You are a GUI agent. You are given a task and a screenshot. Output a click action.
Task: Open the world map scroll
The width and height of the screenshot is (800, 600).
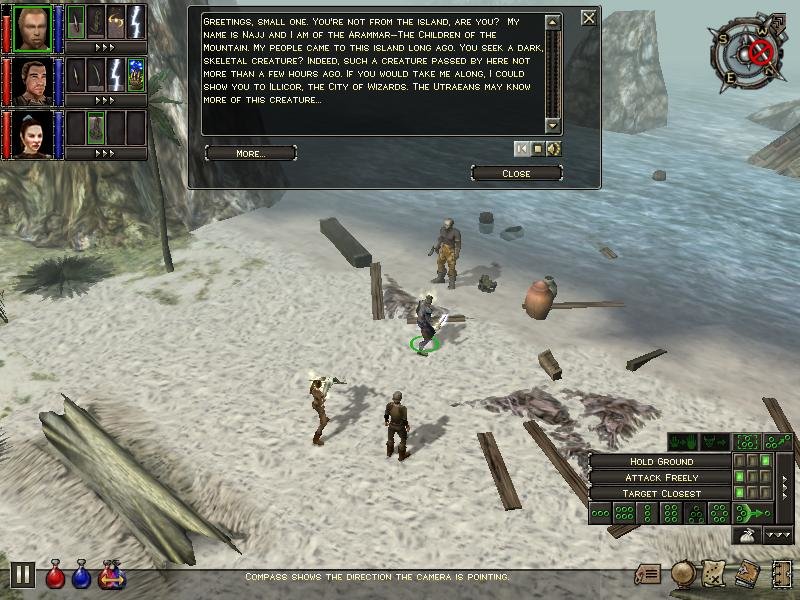point(715,574)
